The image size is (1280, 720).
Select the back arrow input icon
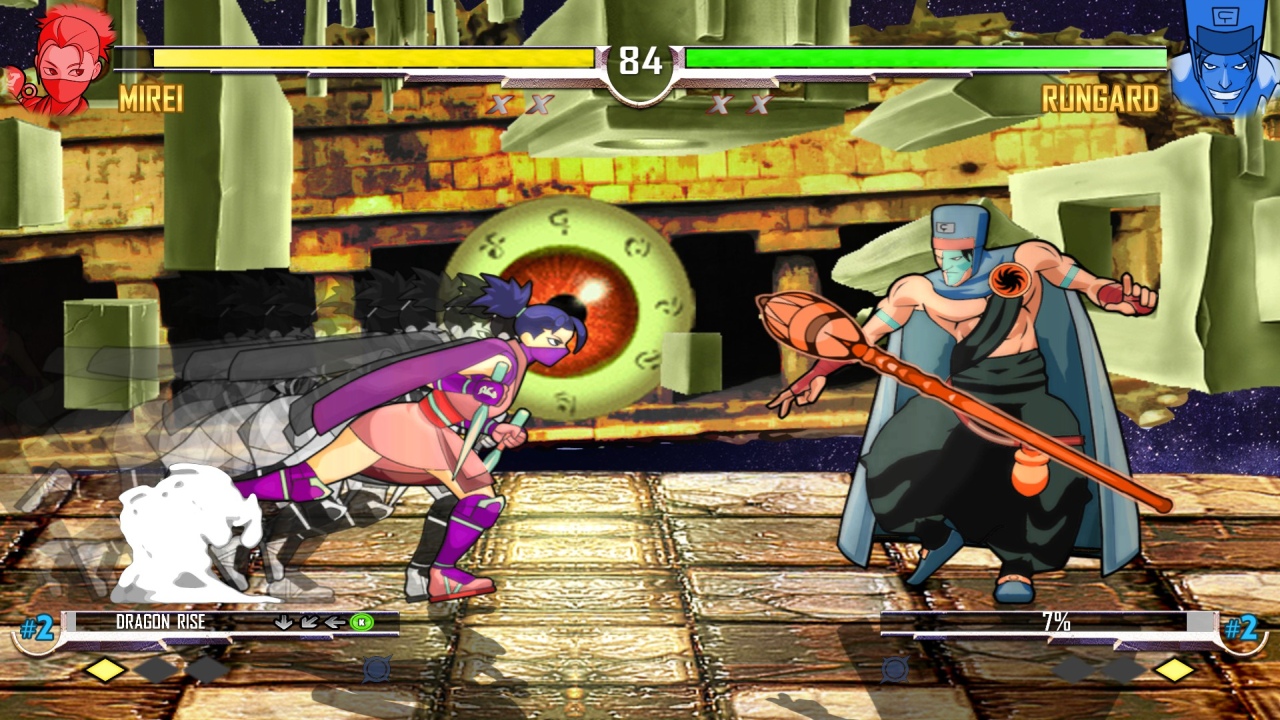[x=335, y=623]
